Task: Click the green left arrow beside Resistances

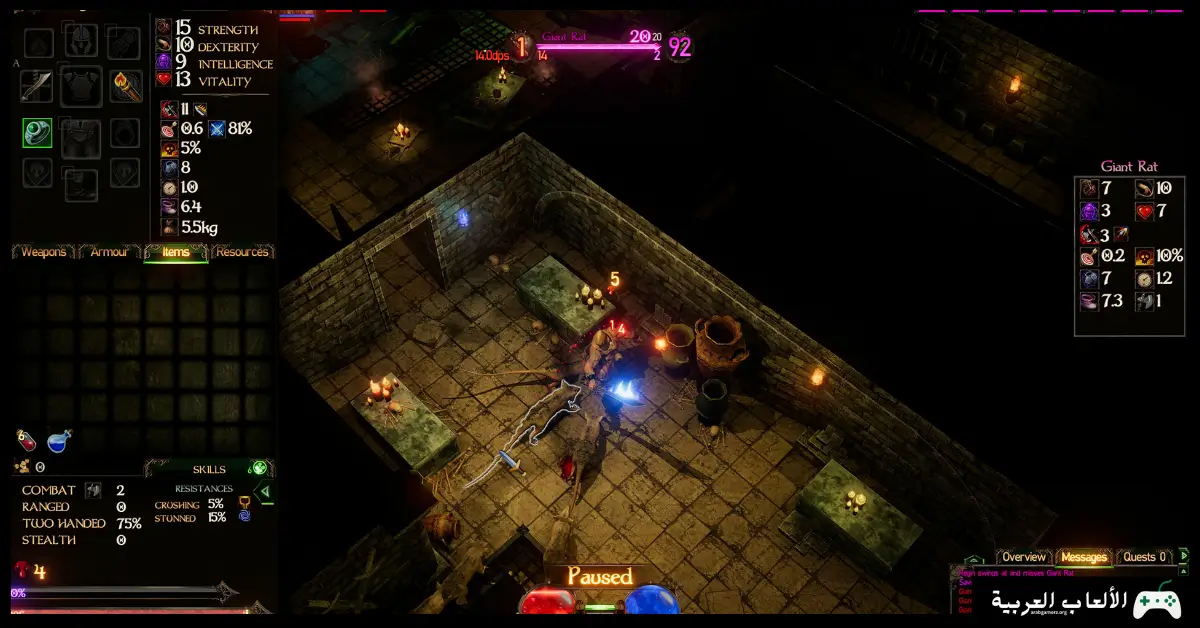Action: 264,491
